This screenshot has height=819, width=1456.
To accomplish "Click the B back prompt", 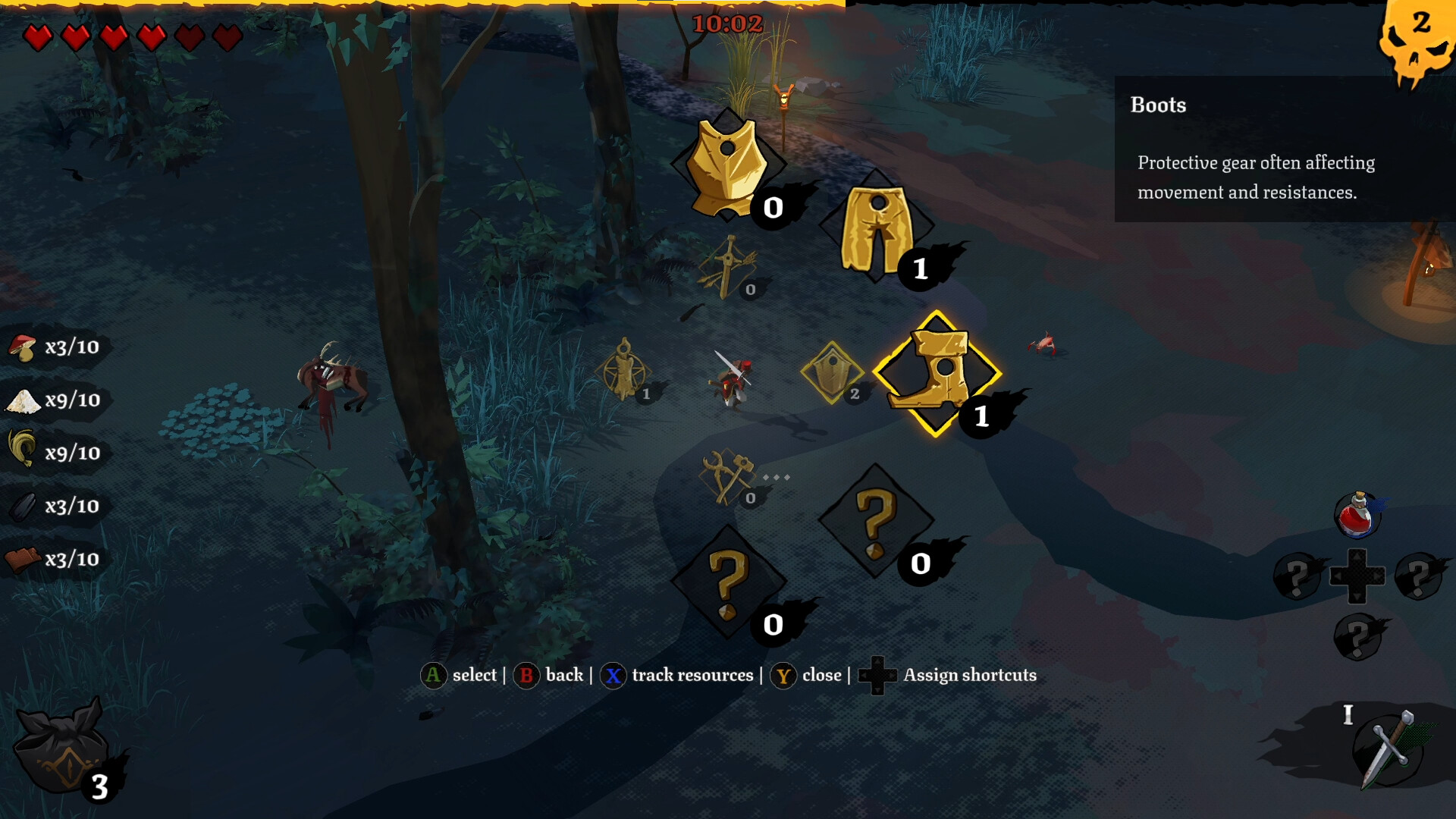I will pyautogui.click(x=527, y=676).
